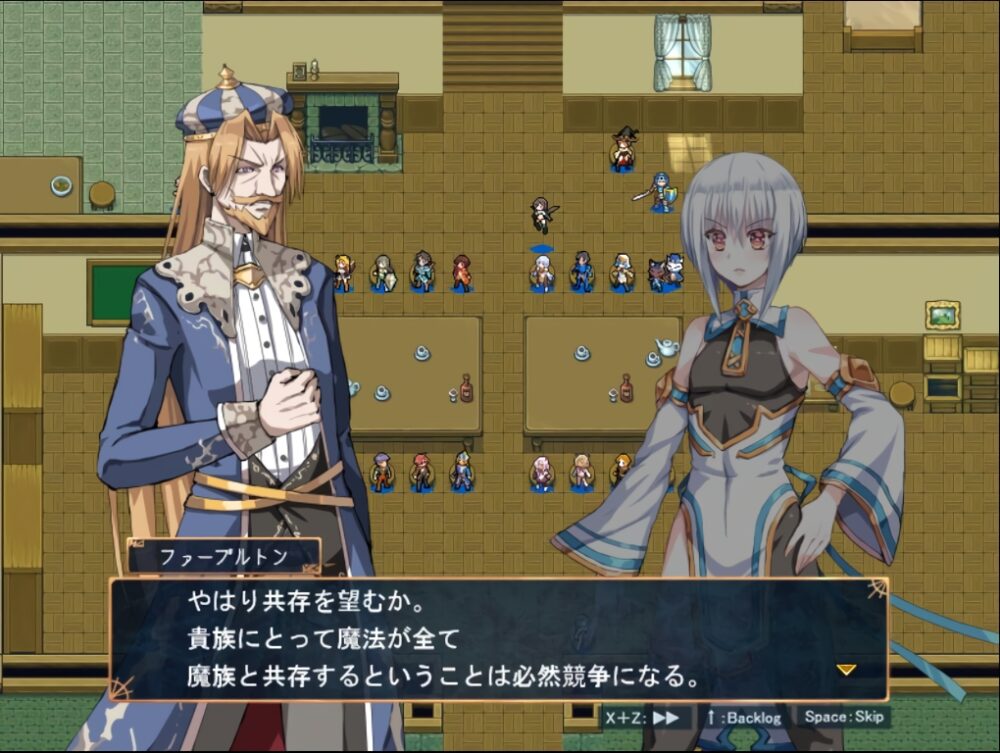
Task: Click the yellow continue arrow in dialogue
Action: click(x=846, y=669)
